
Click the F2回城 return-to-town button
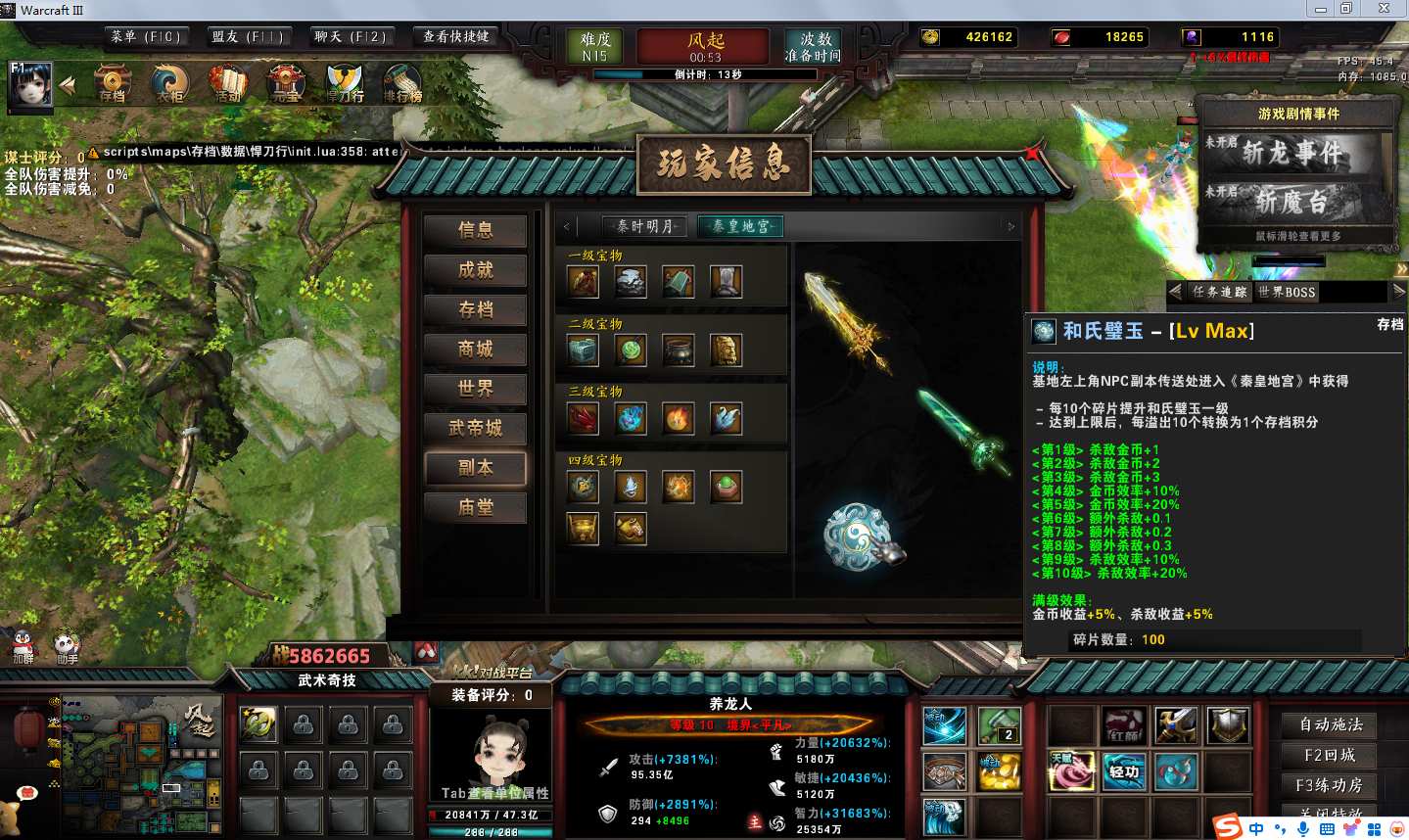(1330, 755)
